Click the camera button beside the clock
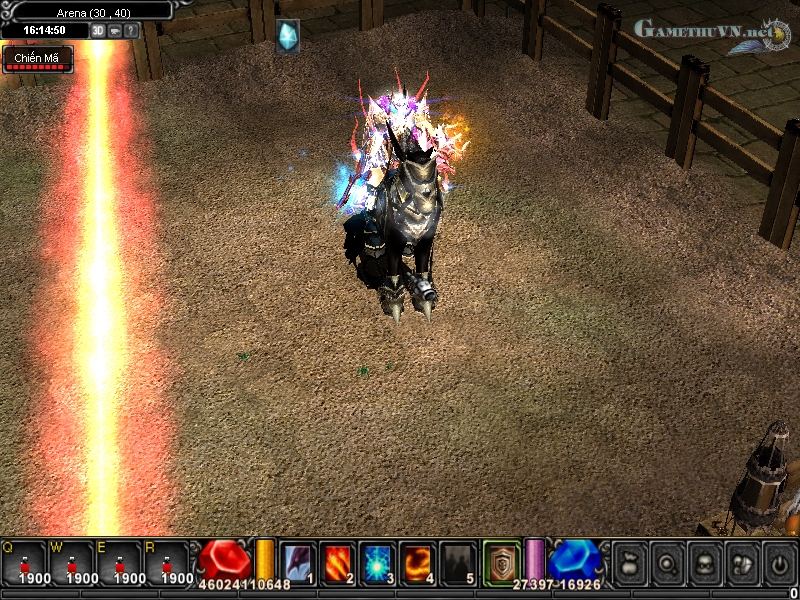The height and width of the screenshot is (600, 800). click(x=114, y=31)
